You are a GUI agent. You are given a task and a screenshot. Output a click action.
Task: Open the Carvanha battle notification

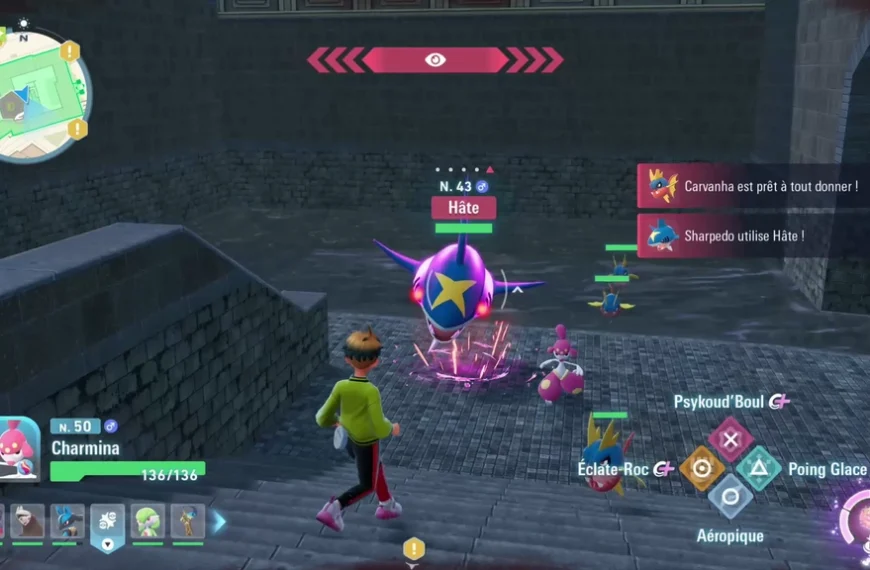pos(754,186)
